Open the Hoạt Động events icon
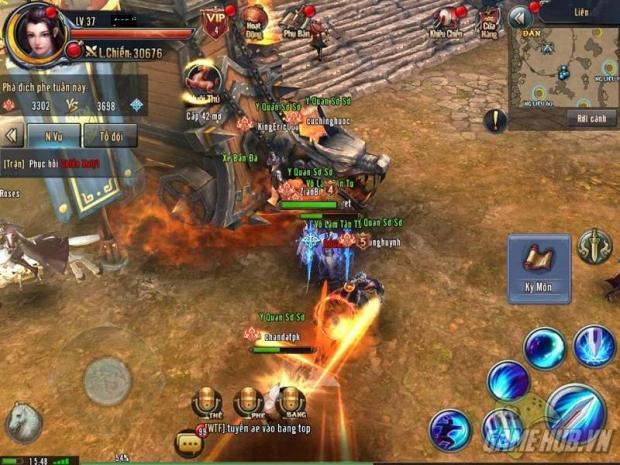 pos(255,20)
